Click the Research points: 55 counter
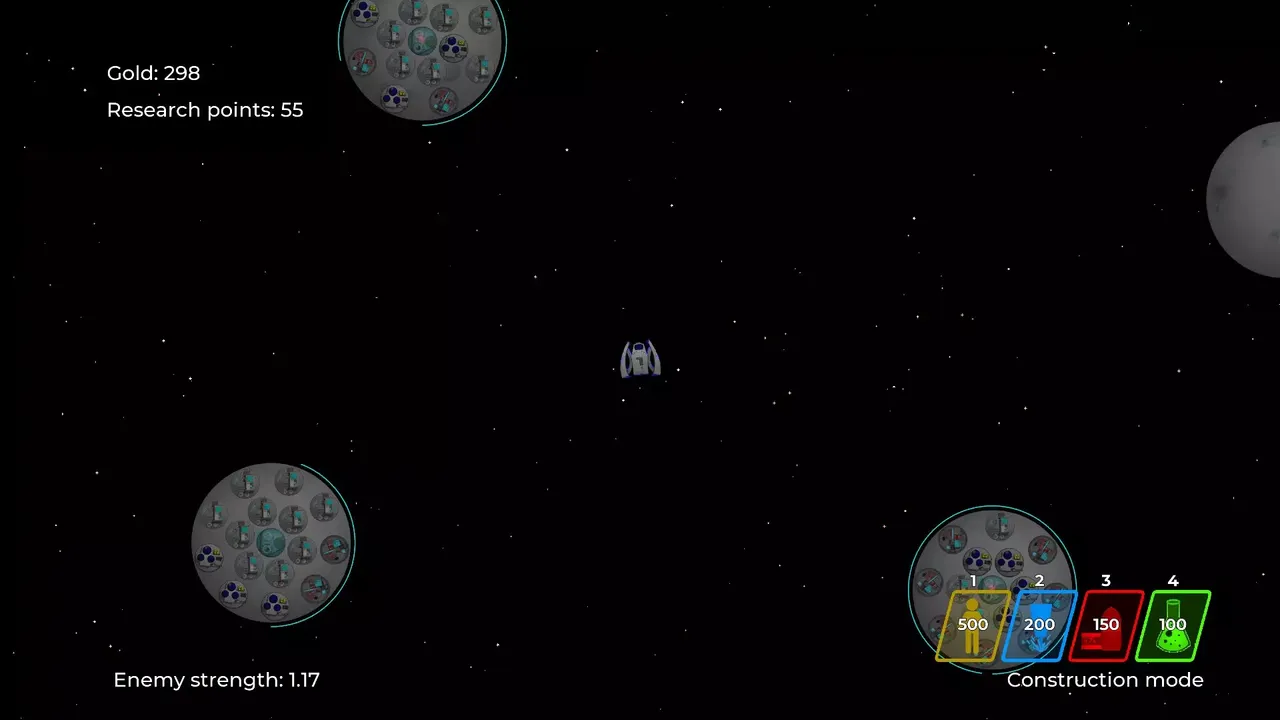This screenshot has width=1280, height=720. coord(205,110)
